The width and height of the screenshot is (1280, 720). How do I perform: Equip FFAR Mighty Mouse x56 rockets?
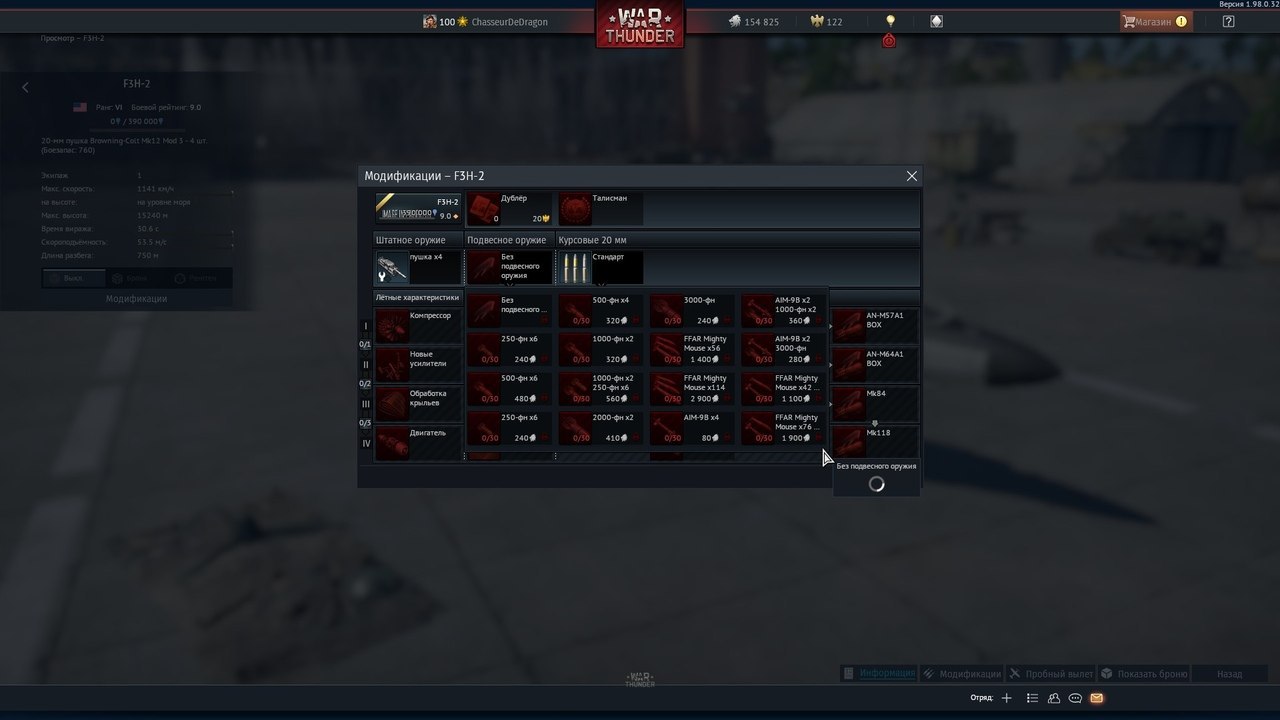tap(692, 349)
